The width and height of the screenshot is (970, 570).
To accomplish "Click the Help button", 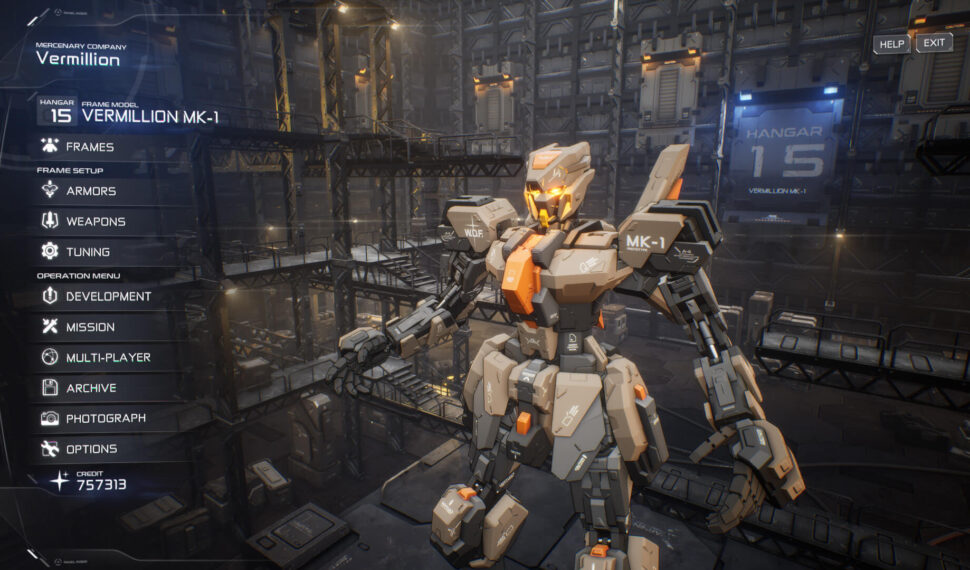I will point(892,44).
